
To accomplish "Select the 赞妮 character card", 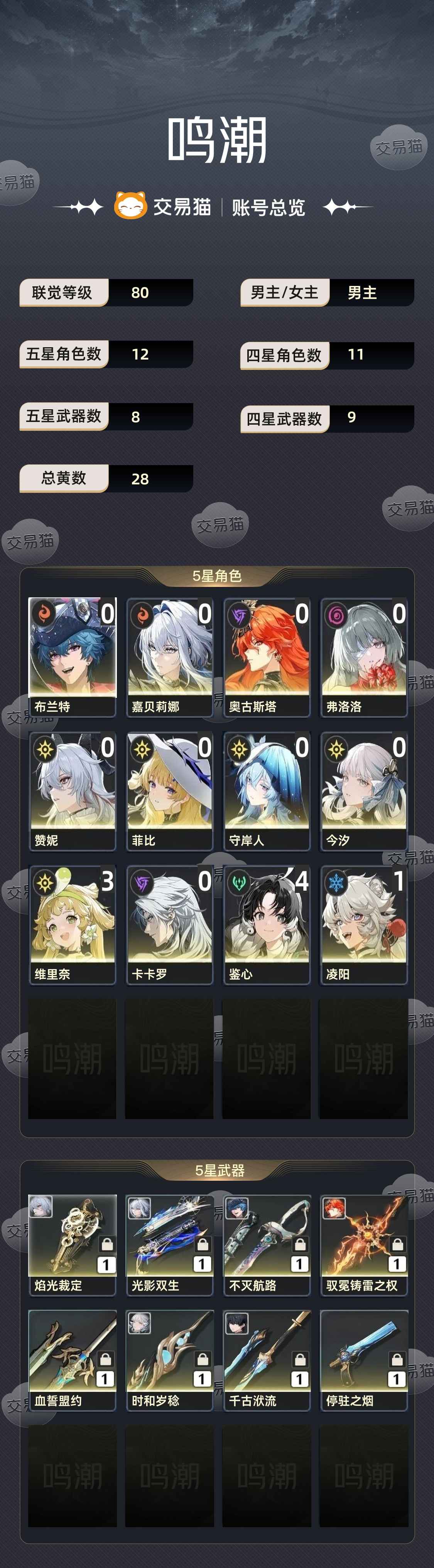I will point(72,790).
